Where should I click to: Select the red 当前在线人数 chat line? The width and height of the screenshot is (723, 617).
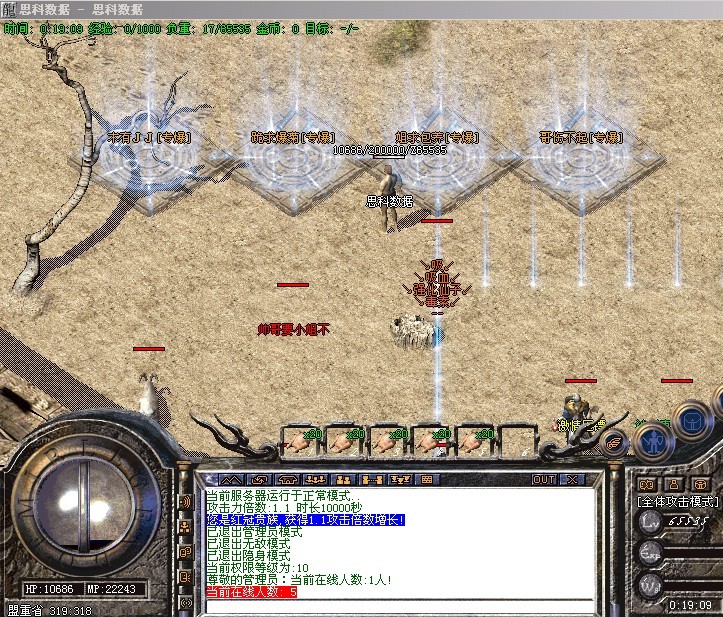[251, 592]
